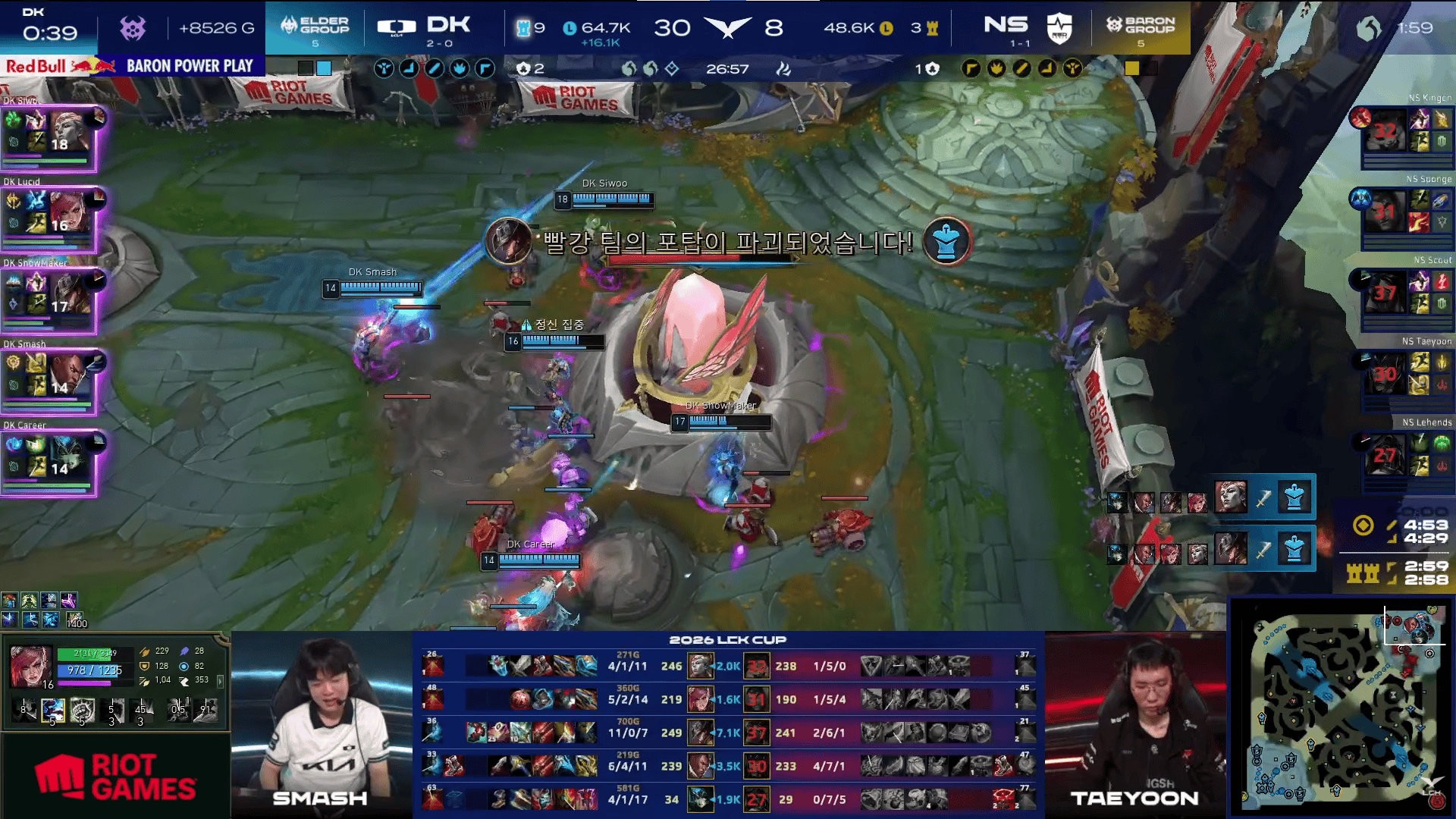Viewport: 1456px width, 819px height.
Task: Open the Taeyoon player camera feed
Action: 1135,724
